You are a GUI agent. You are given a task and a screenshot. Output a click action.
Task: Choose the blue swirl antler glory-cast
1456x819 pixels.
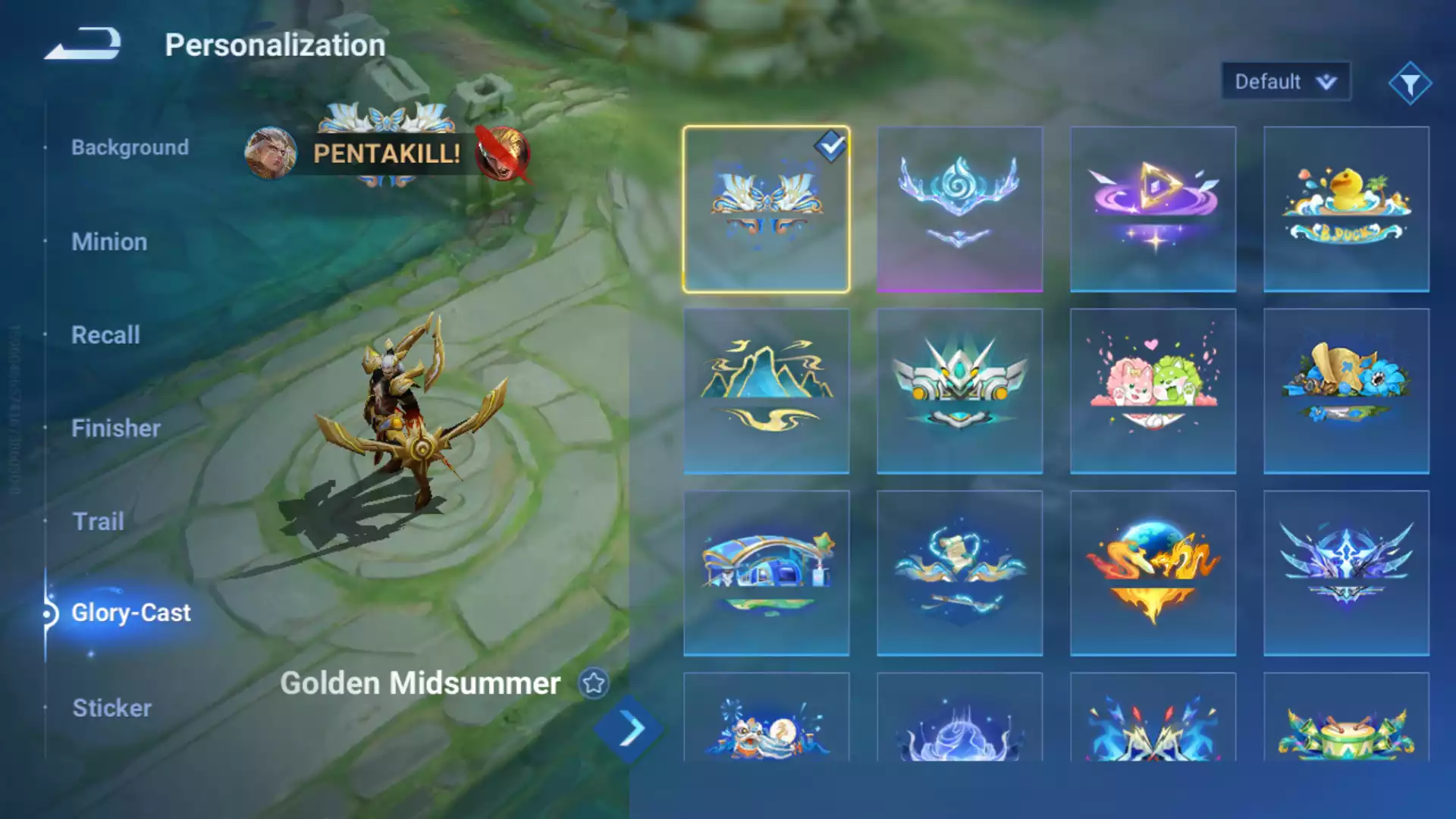pyautogui.click(x=959, y=209)
